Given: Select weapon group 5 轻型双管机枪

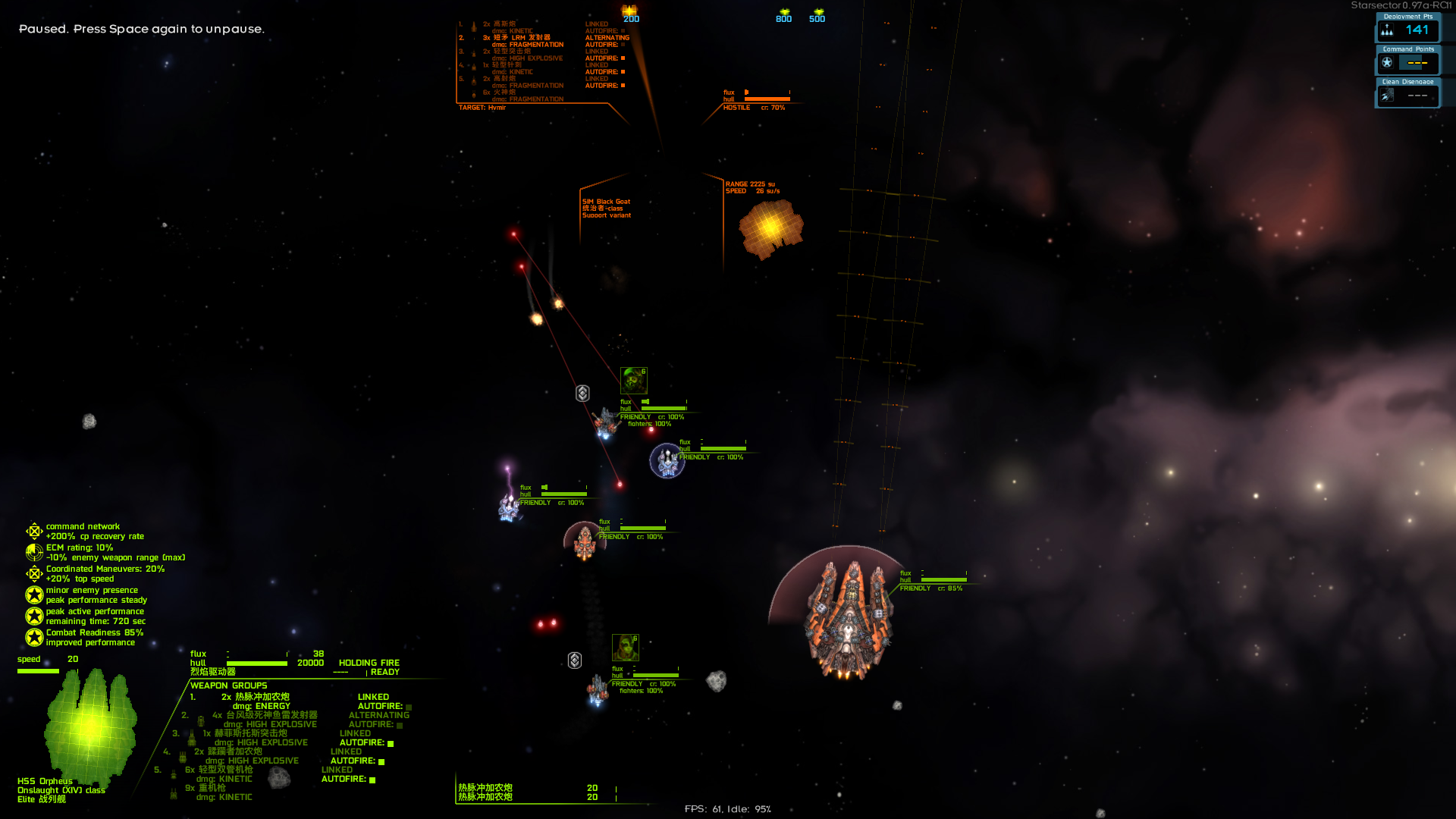Looking at the screenshot, I should point(225,770).
